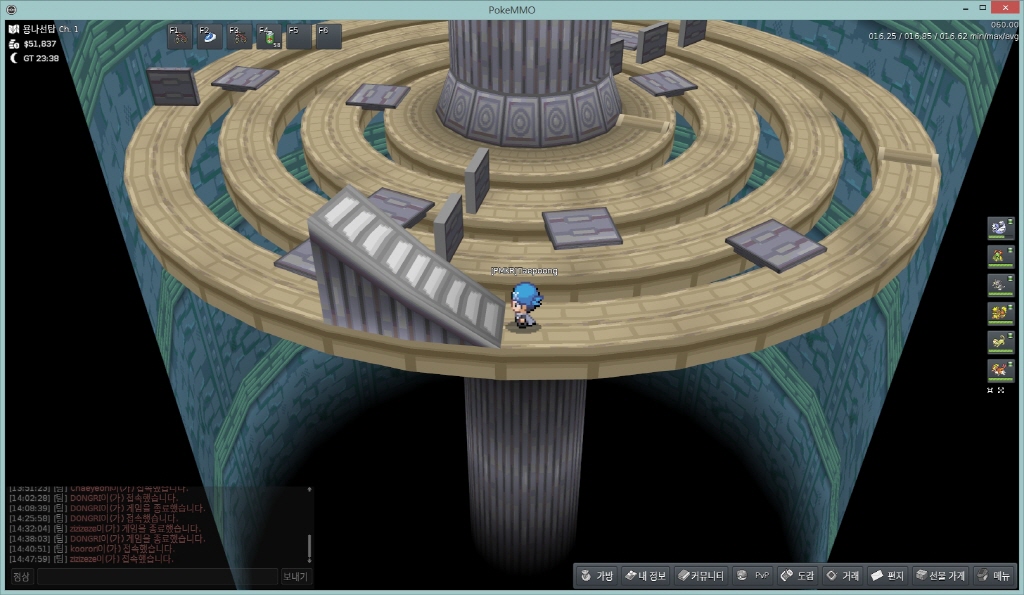This screenshot has height=595, width=1024.
Task: Click the 보내기 send button
Action: coord(296,577)
